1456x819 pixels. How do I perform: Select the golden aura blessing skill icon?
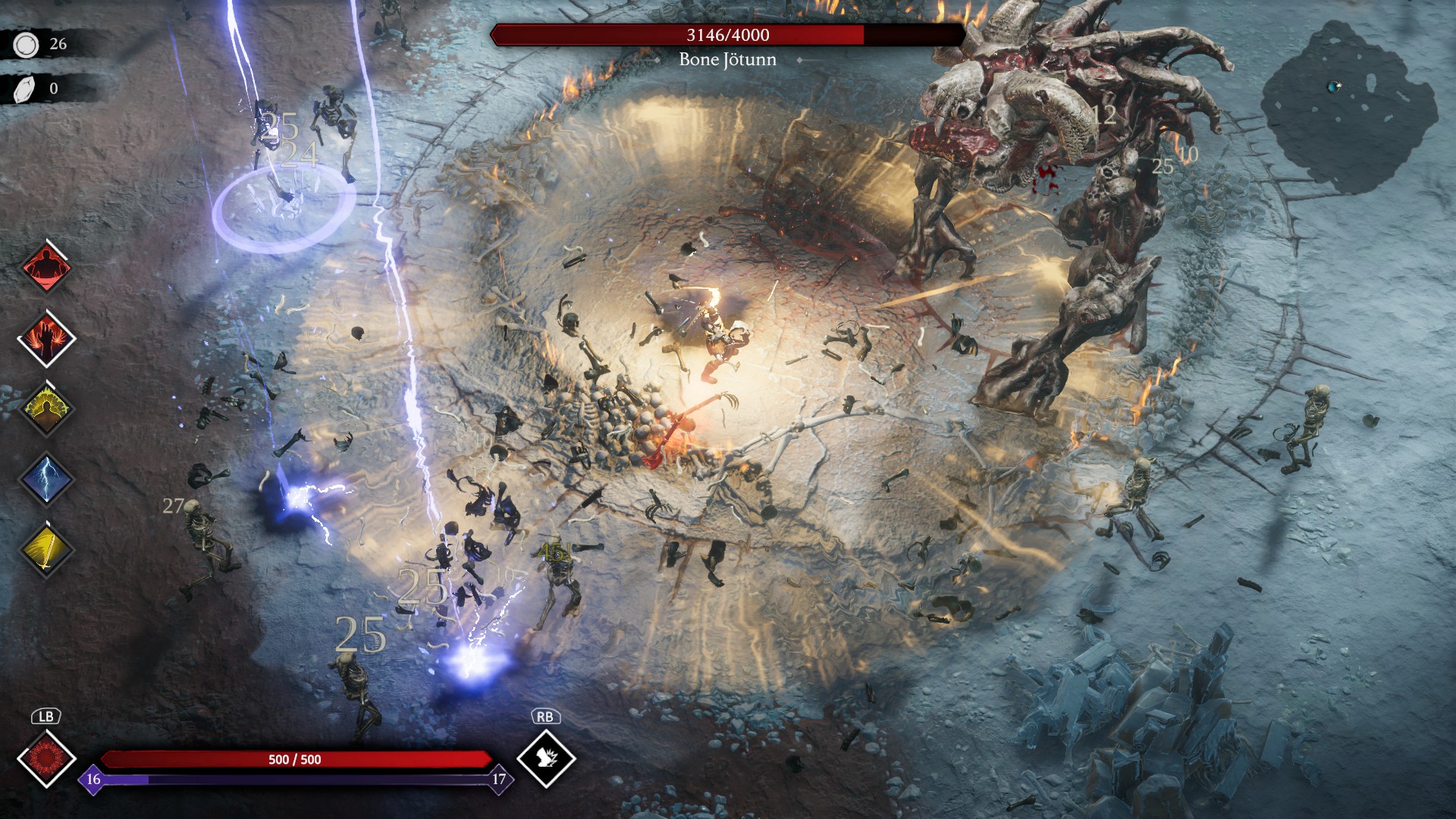pyautogui.click(x=47, y=409)
